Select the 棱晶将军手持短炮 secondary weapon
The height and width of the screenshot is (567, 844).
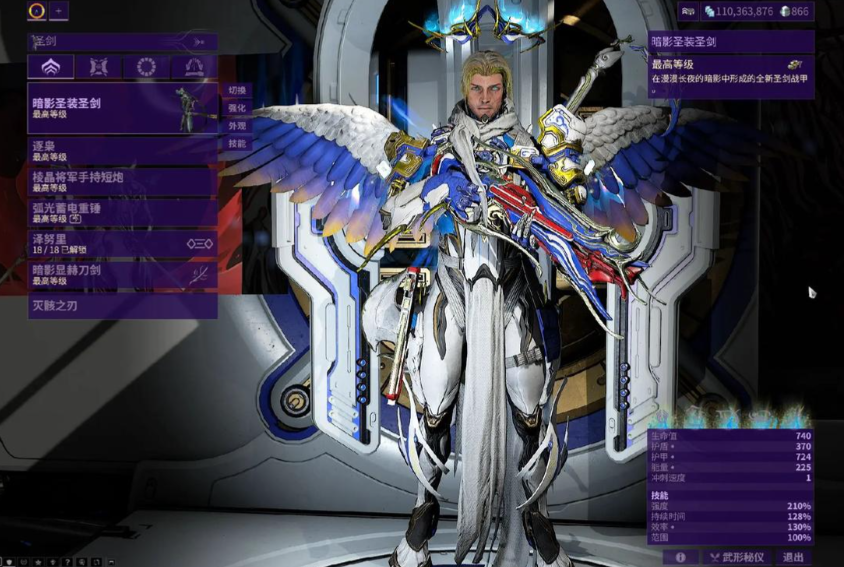[120, 181]
